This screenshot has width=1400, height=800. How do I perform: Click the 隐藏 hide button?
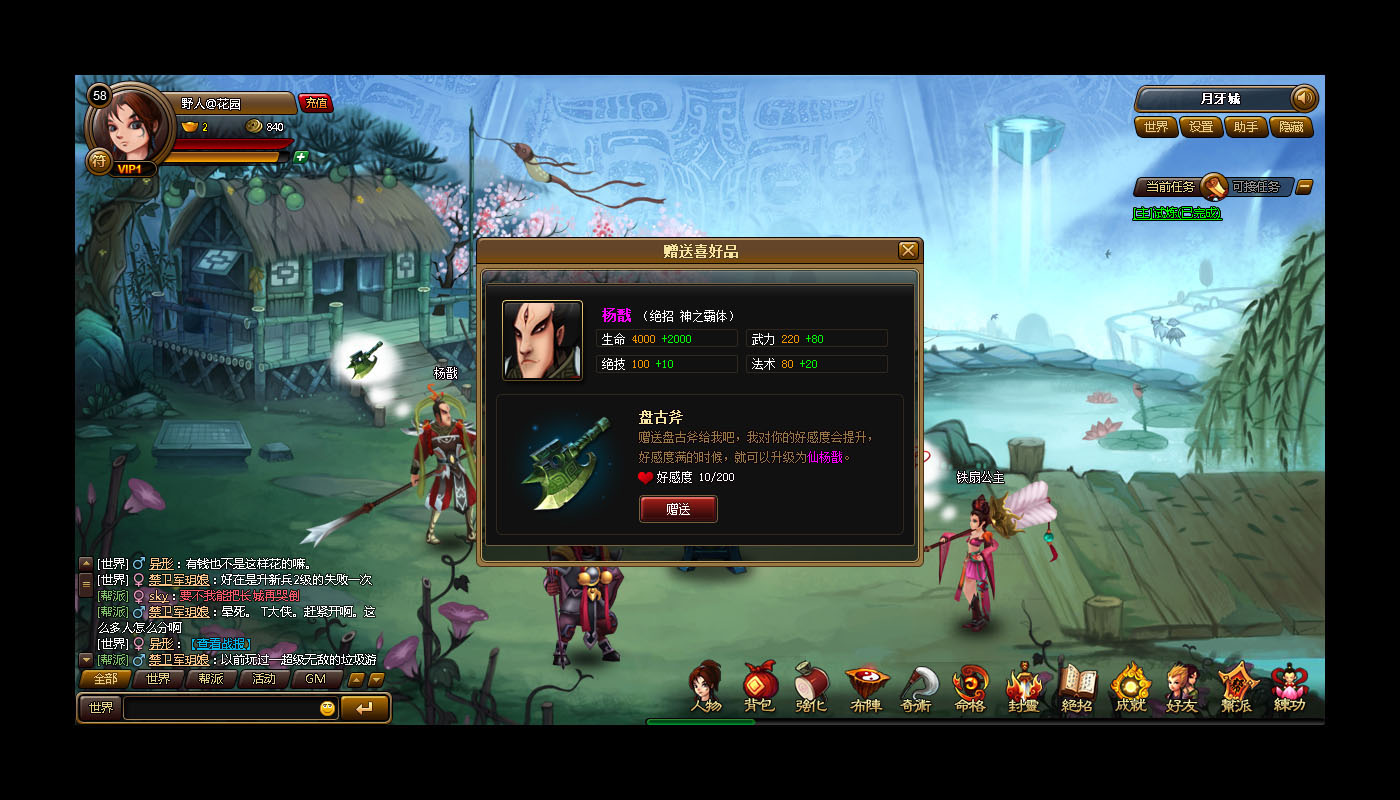[x=1291, y=127]
